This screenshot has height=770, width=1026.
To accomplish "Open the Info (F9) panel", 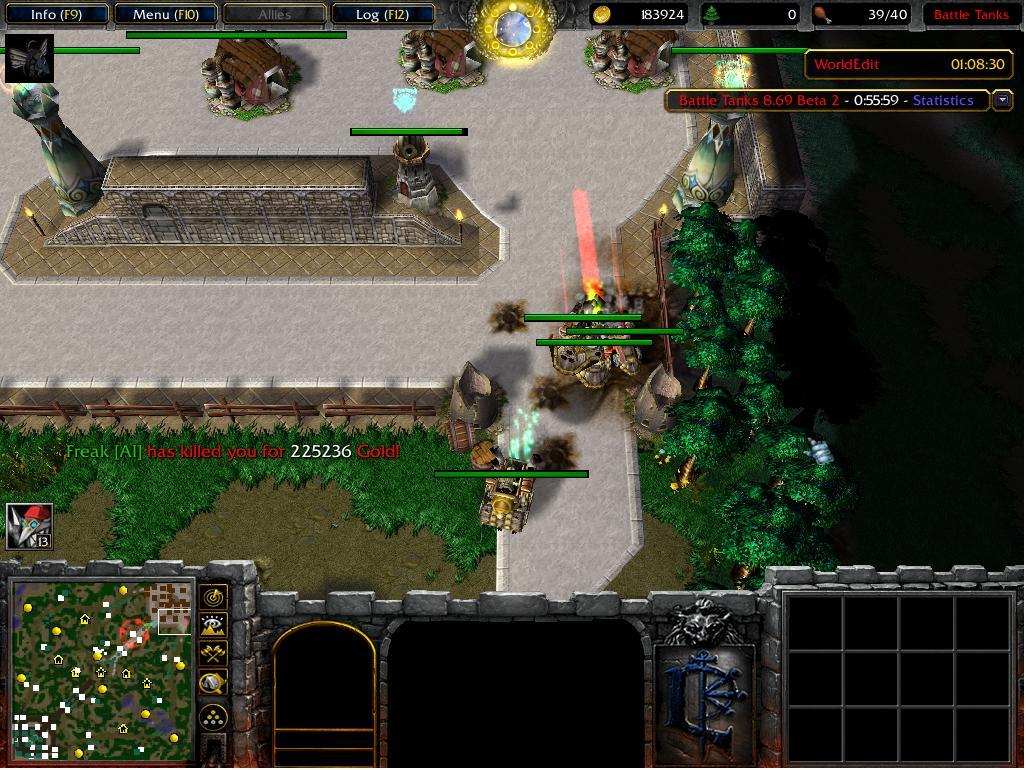I will pyautogui.click(x=55, y=15).
